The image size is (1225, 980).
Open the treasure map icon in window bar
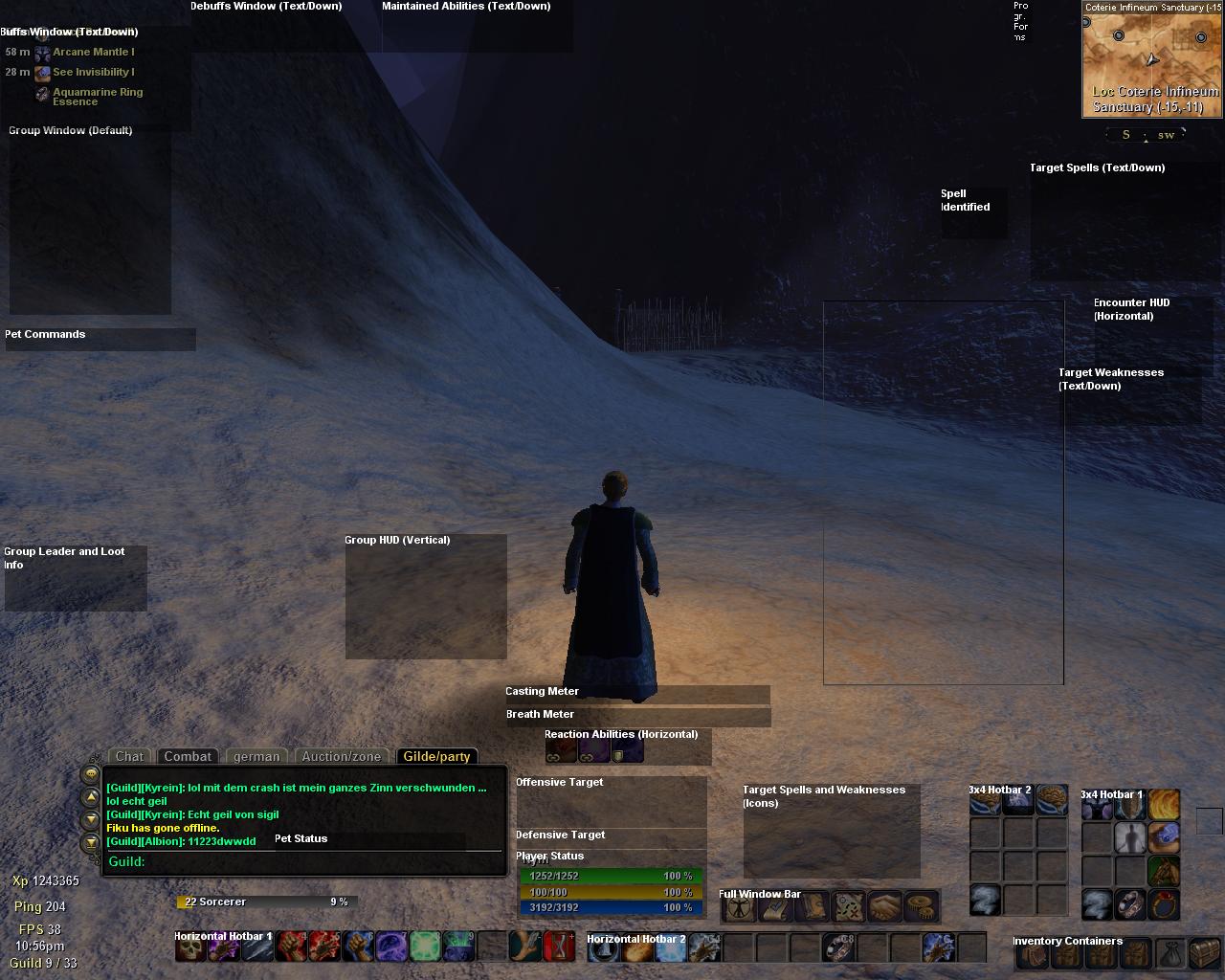coord(848,906)
